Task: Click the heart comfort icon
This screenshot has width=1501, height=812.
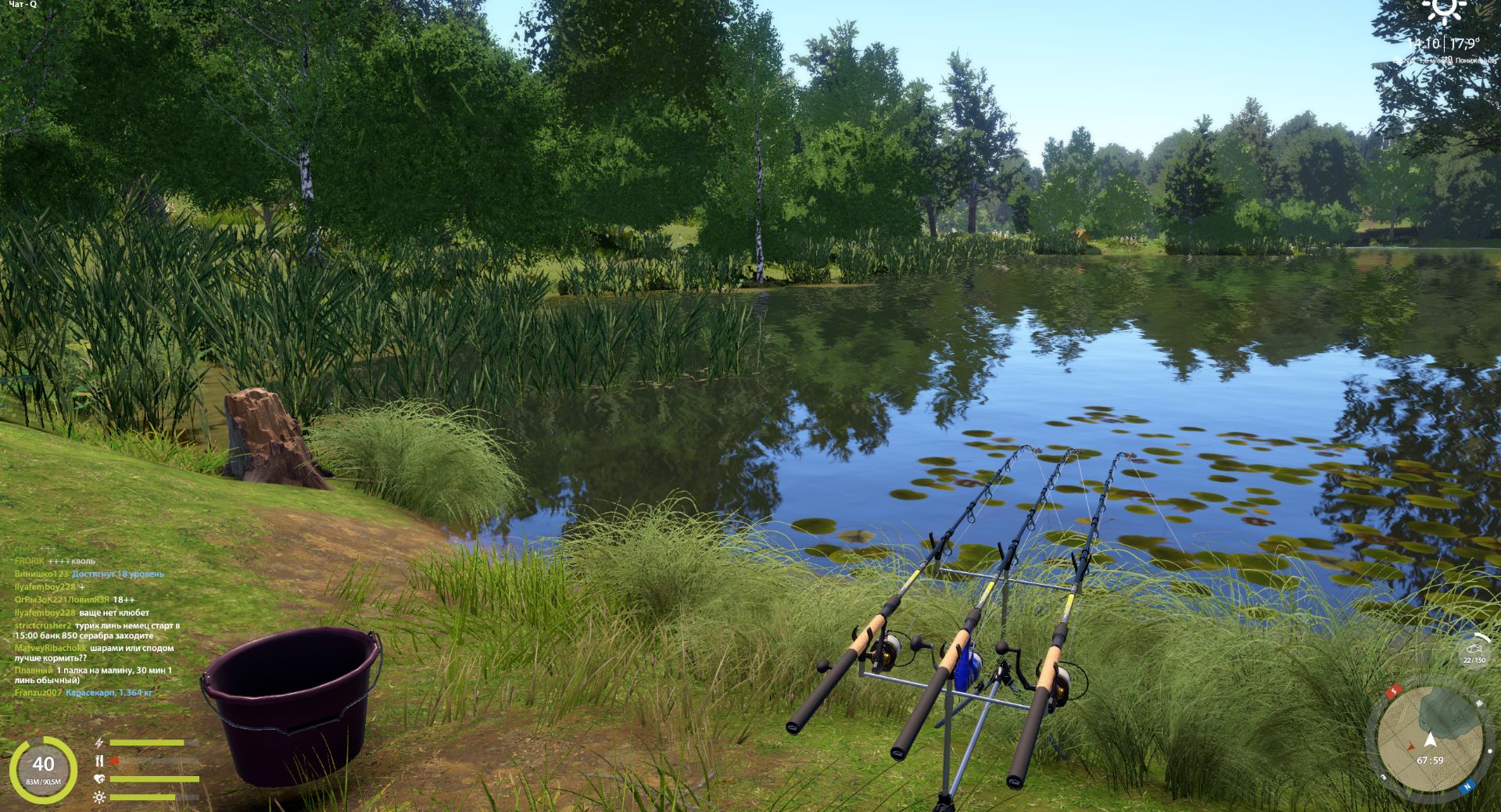Action: [x=99, y=778]
